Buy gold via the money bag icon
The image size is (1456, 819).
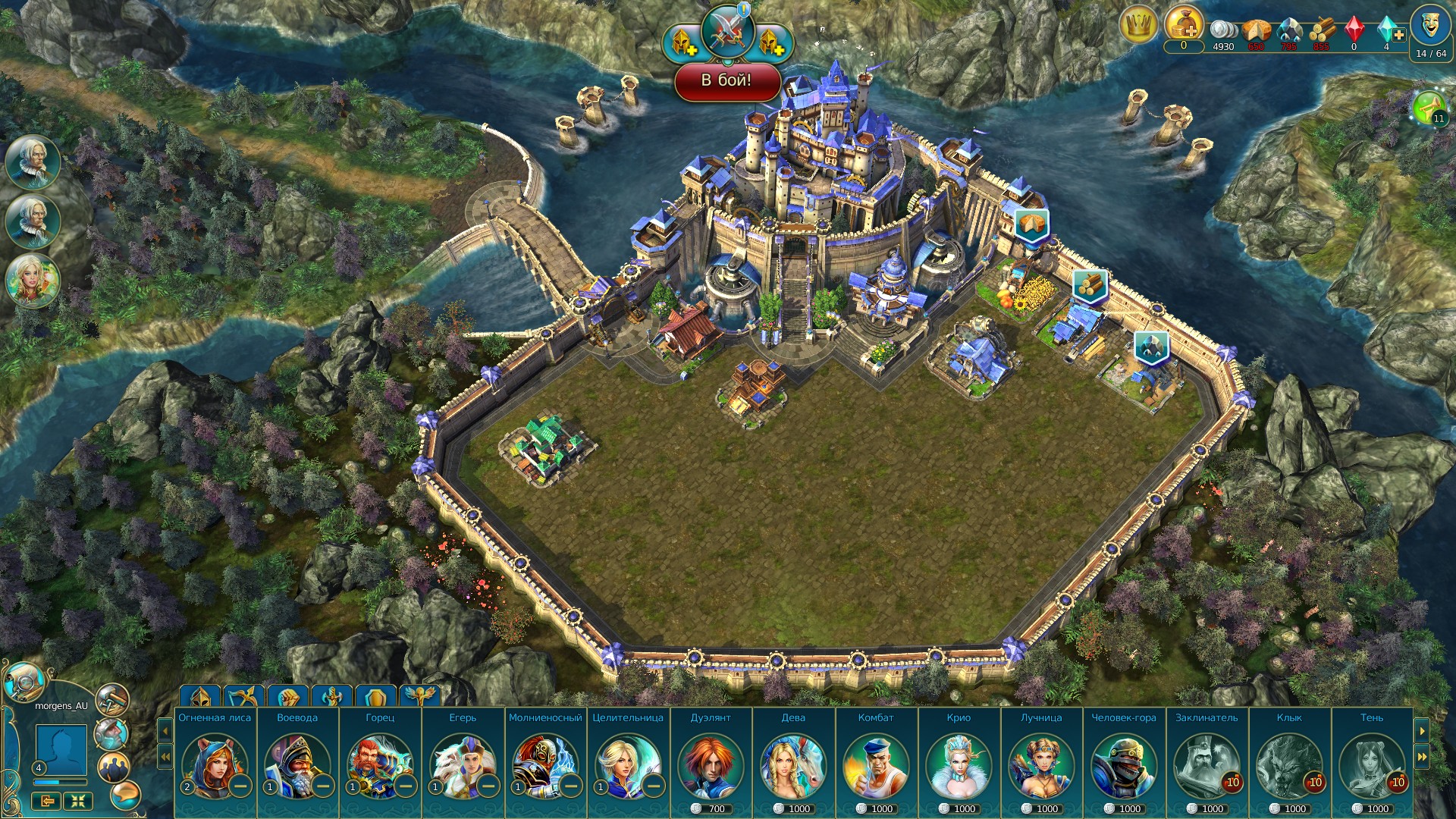(1184, 24)
